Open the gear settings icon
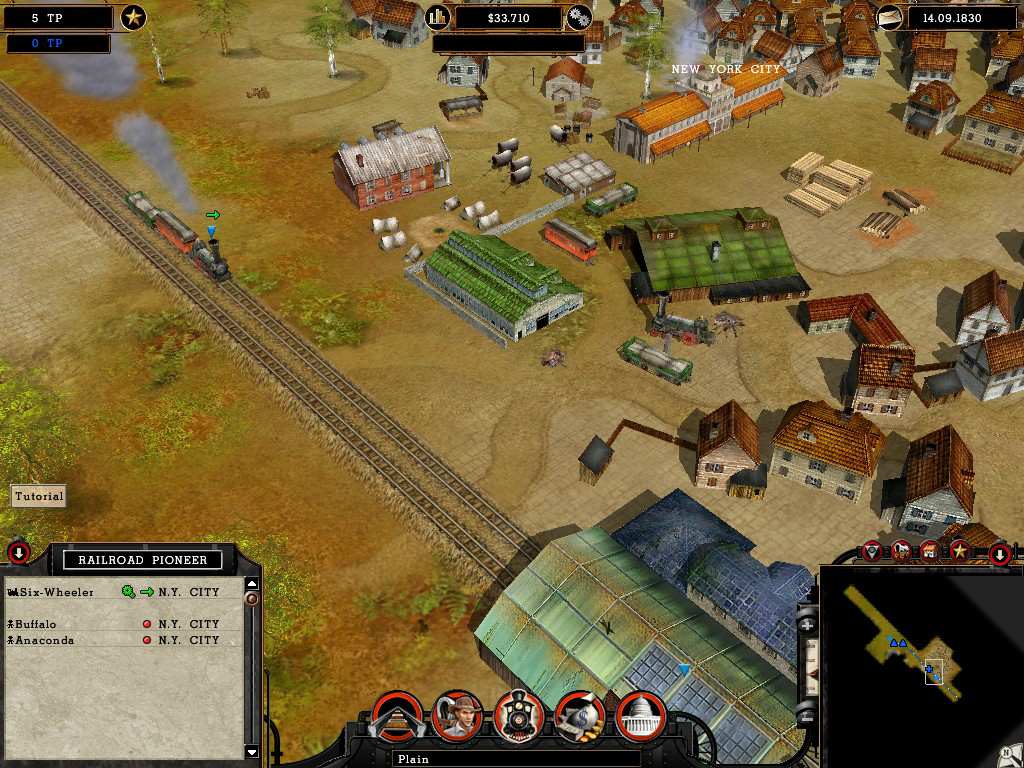The image size is (1024, 768). coord(579,17)
